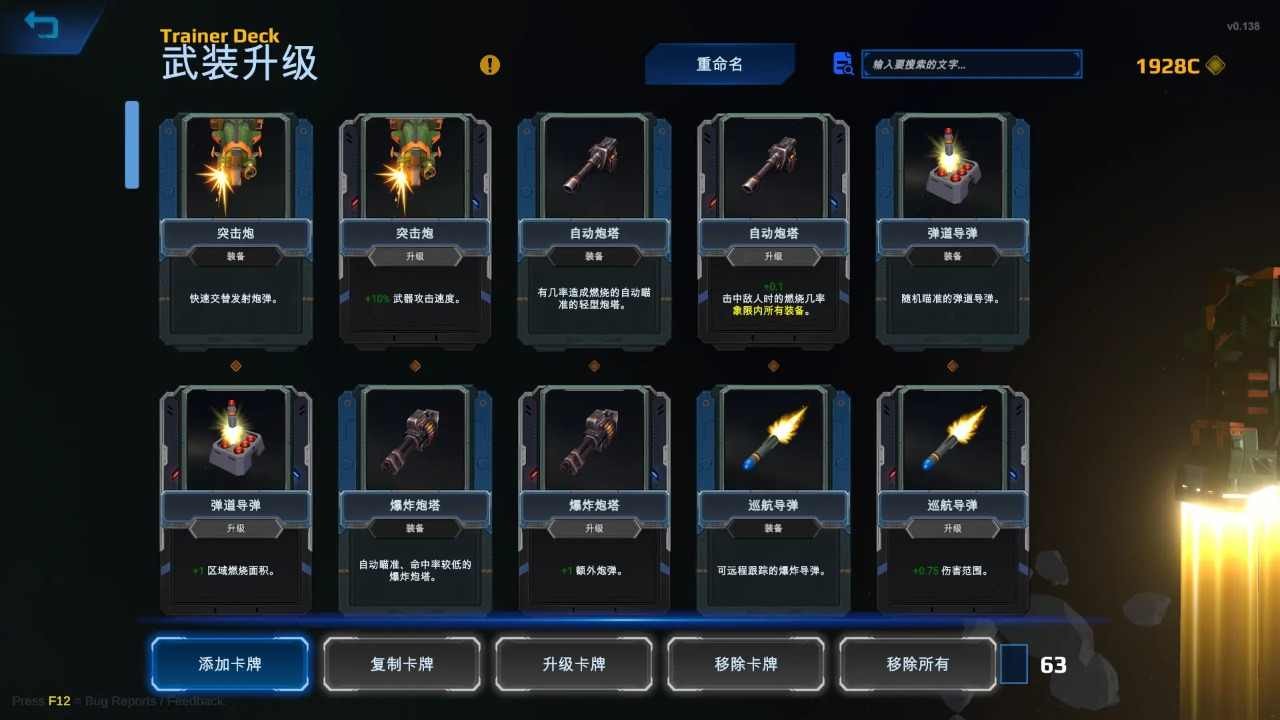The height and width of the screenshot is (720, 1280).
Task: Click the 升级 badge on the second 突击炮 card
Action: pos(414,255)
